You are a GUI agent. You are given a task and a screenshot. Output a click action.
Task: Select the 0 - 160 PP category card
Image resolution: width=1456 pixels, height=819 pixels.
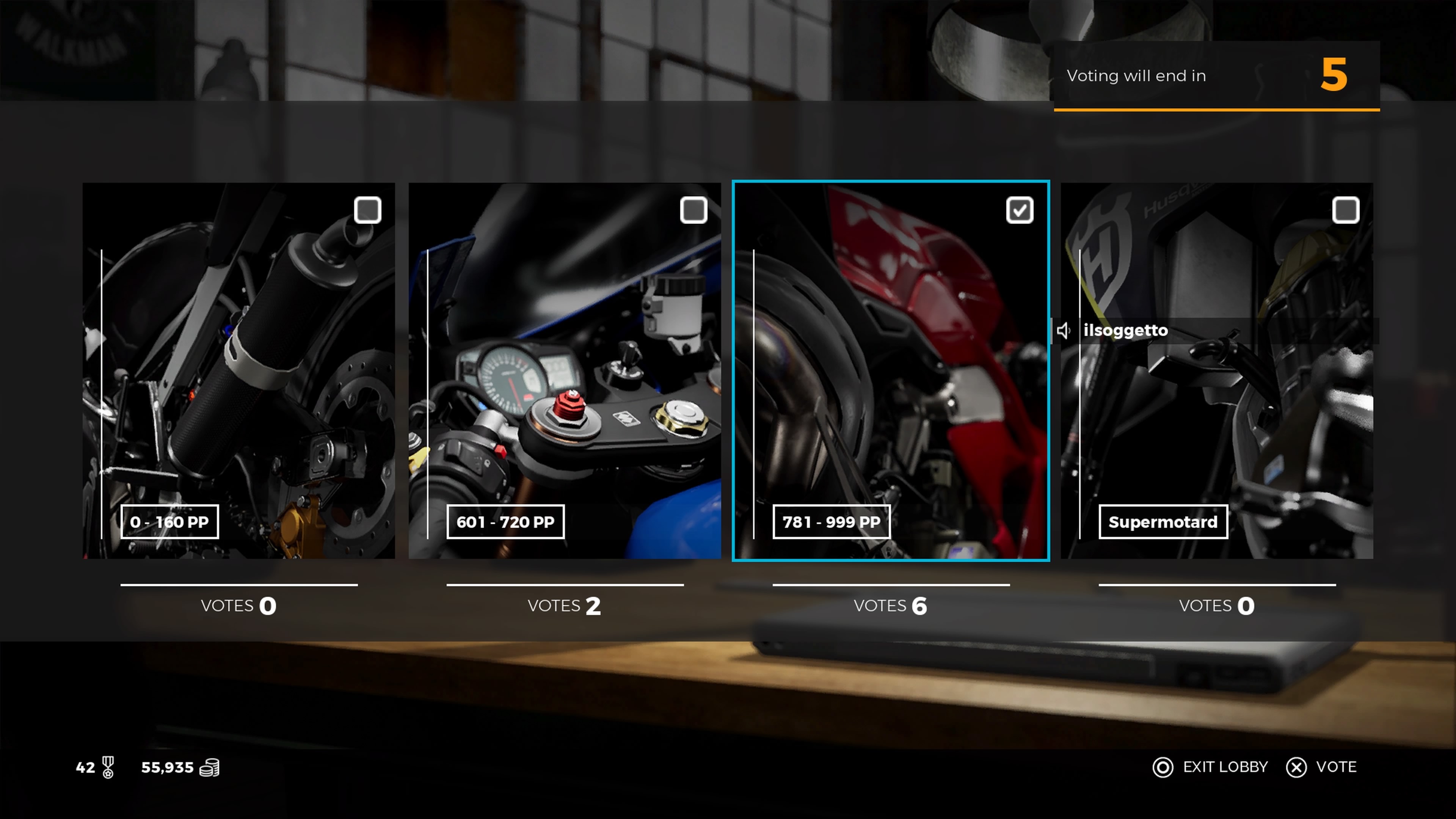[238, 371]
